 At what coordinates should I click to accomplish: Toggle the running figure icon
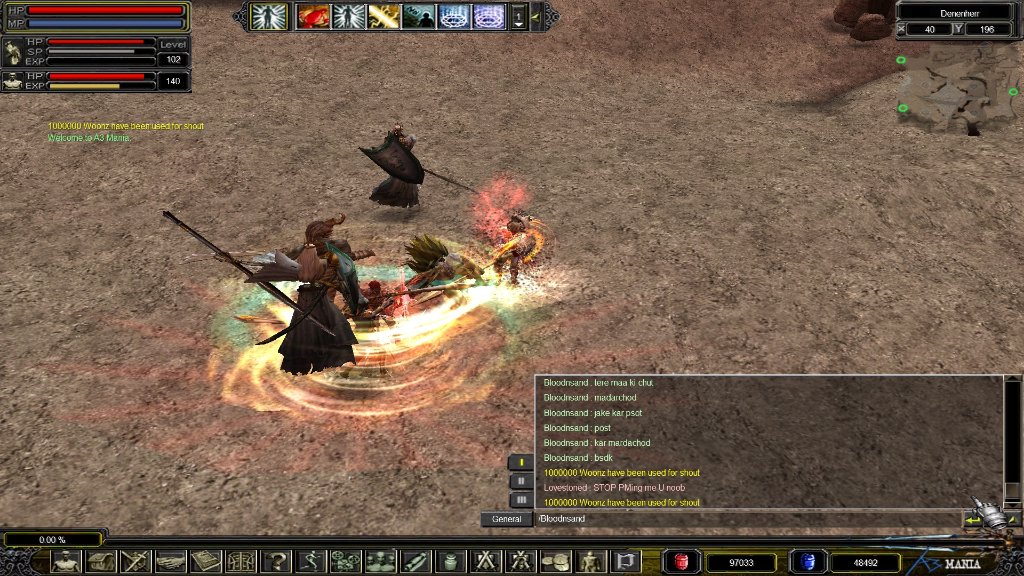[311, 562]
